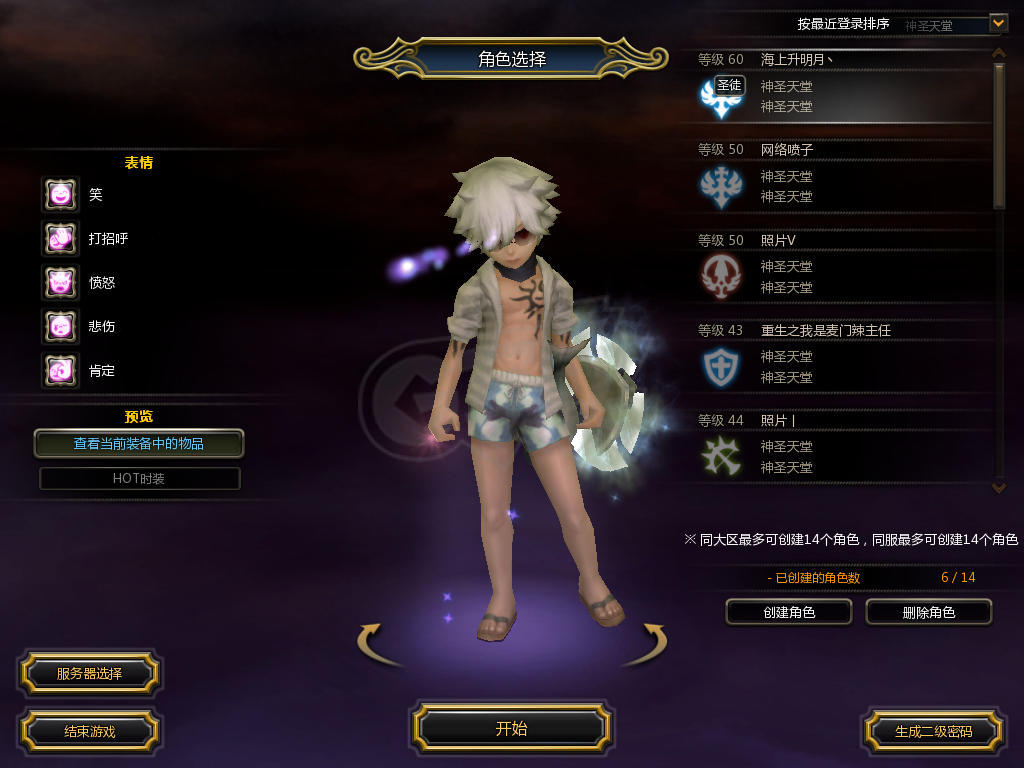Activate the 肯定 affirm emote
Viewport: 1024px width, 768px height.
point(60,370)
